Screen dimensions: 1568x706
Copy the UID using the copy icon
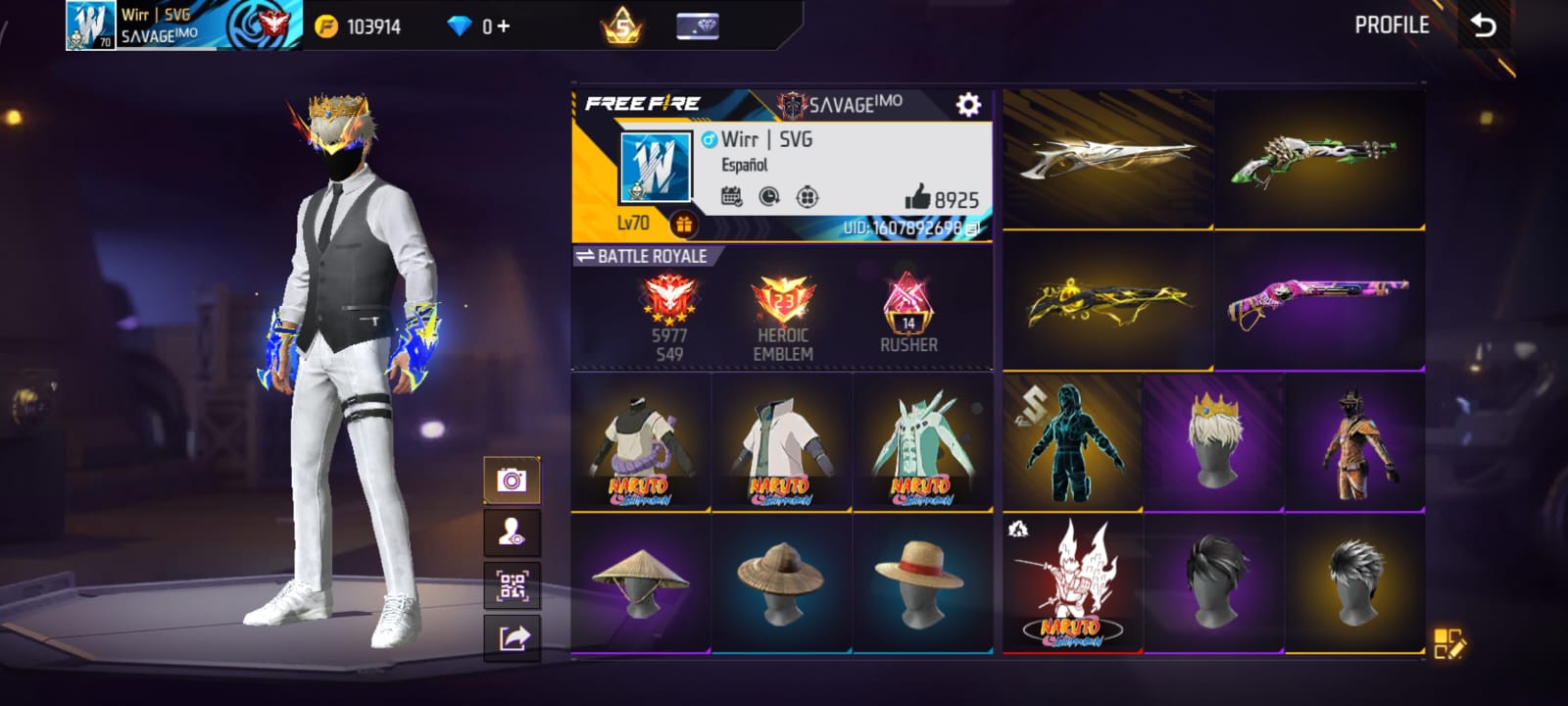[972, 227]
